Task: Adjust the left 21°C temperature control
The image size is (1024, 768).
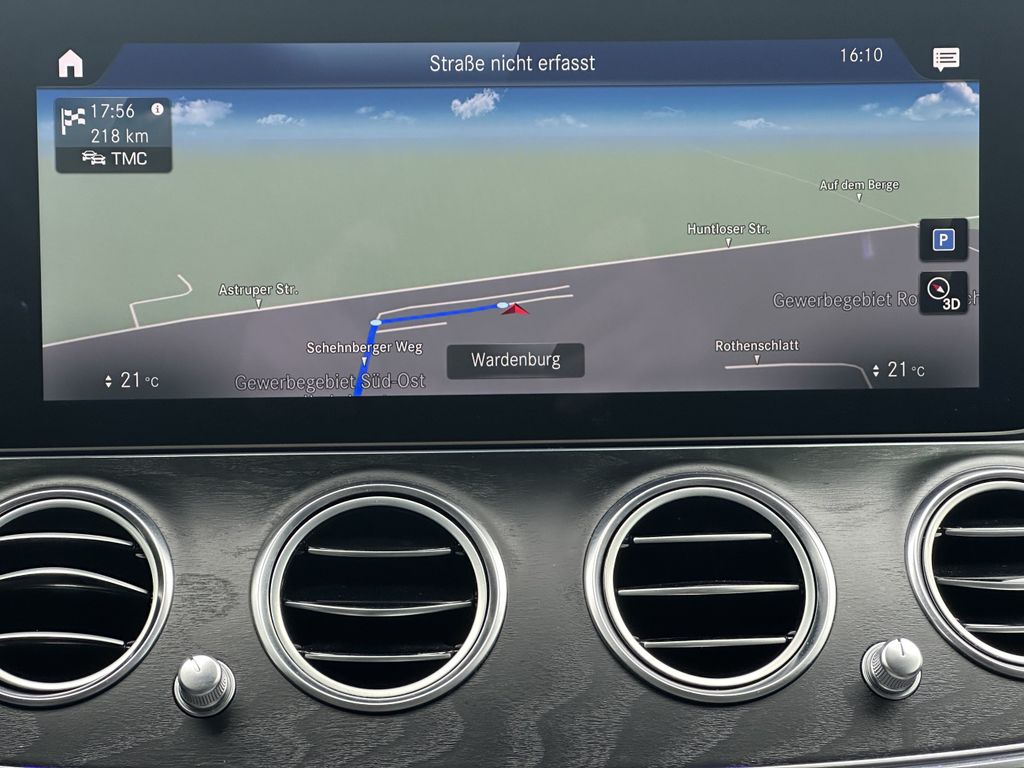Action: [x=131, y=380]
